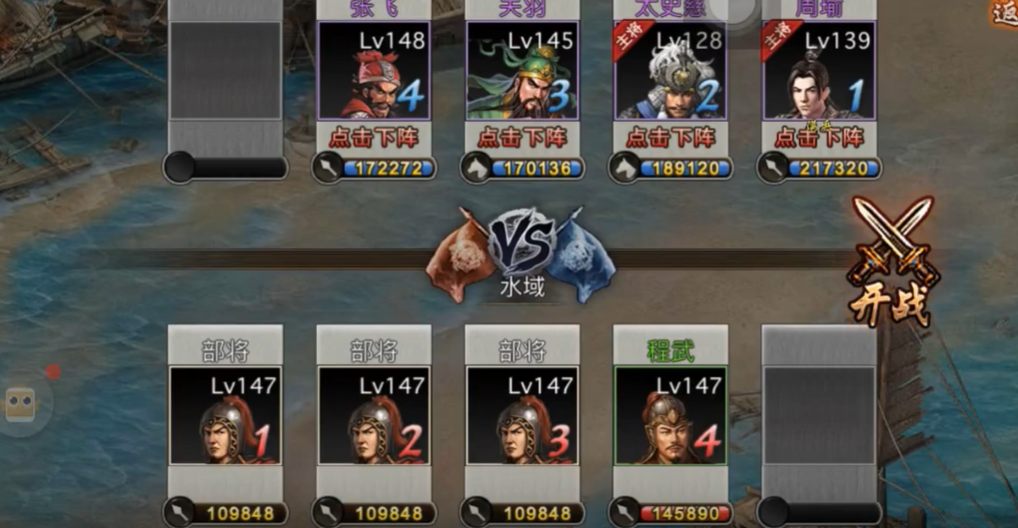Inspect enemy 部将 numbered 1
The height and width of the screenshot is (528, 1018).
click(x=225, y=415)
